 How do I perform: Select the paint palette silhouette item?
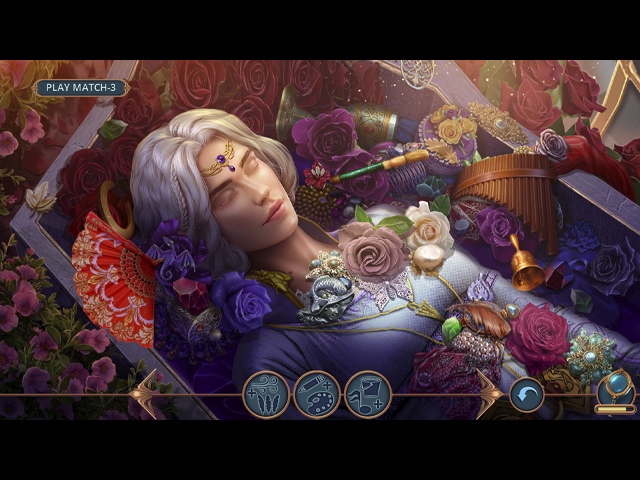317,394
